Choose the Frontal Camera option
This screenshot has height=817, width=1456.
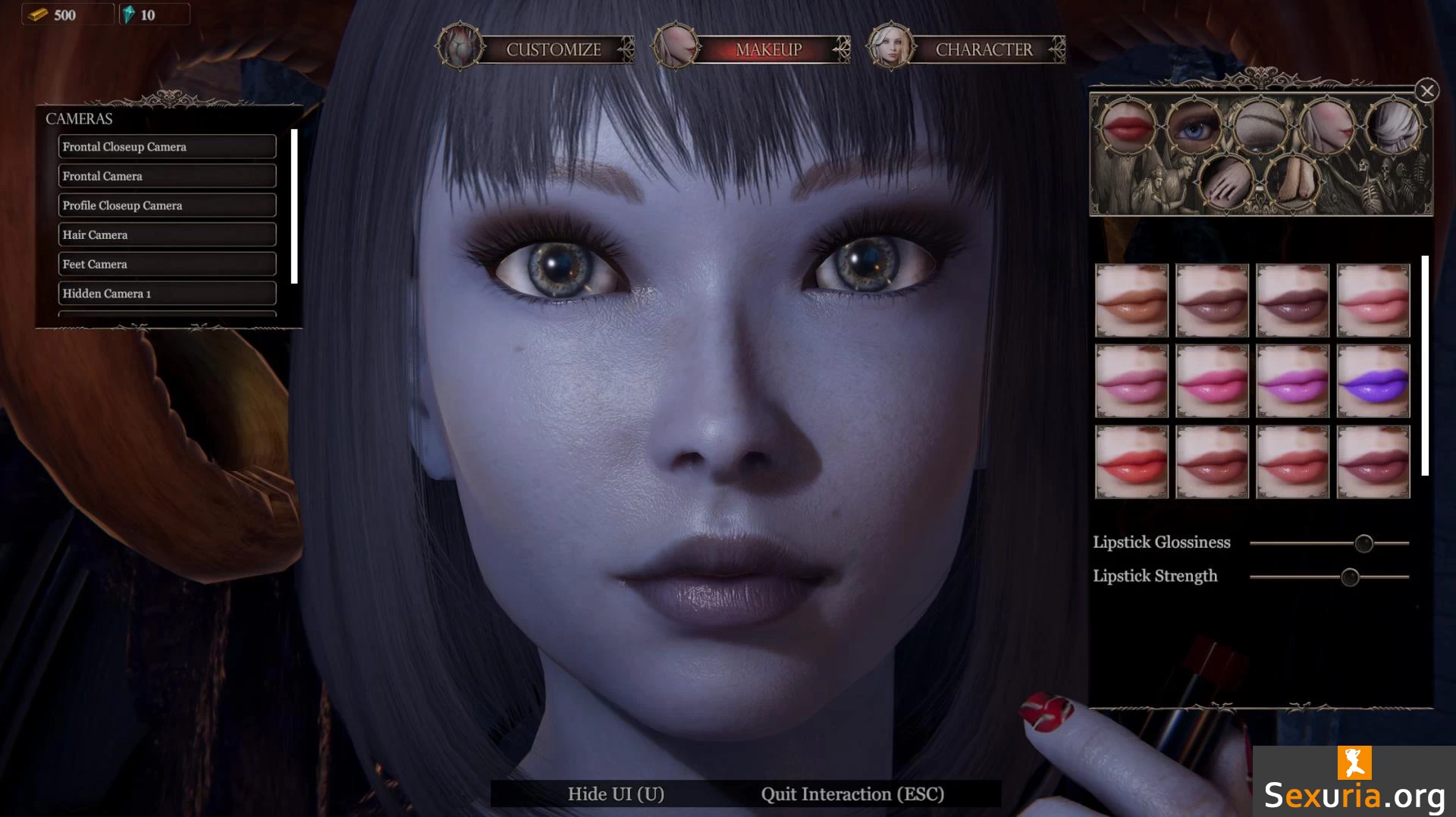click(x=167, y=176)
